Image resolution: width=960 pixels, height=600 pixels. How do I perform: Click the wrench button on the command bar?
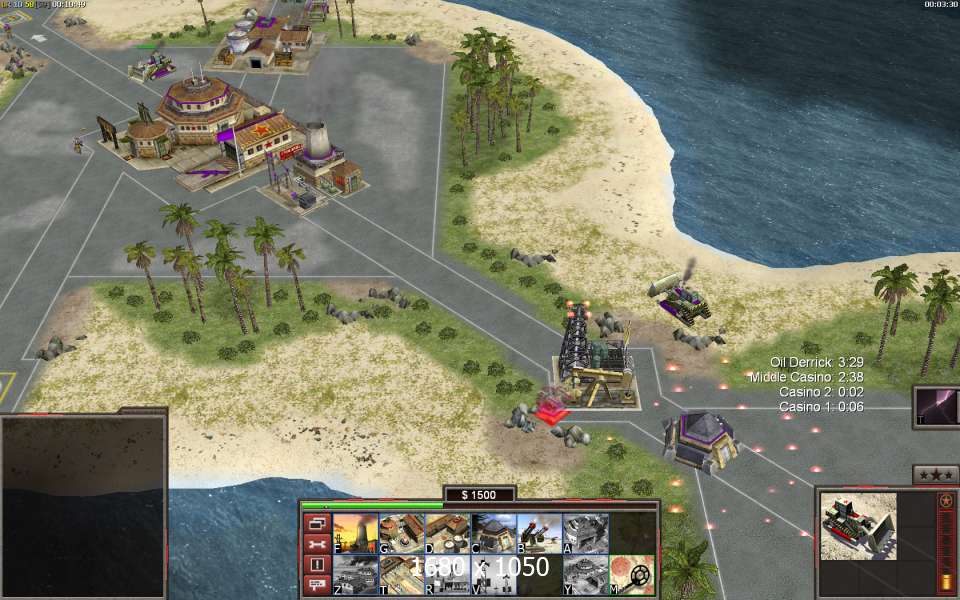click(x=316, y=544)
